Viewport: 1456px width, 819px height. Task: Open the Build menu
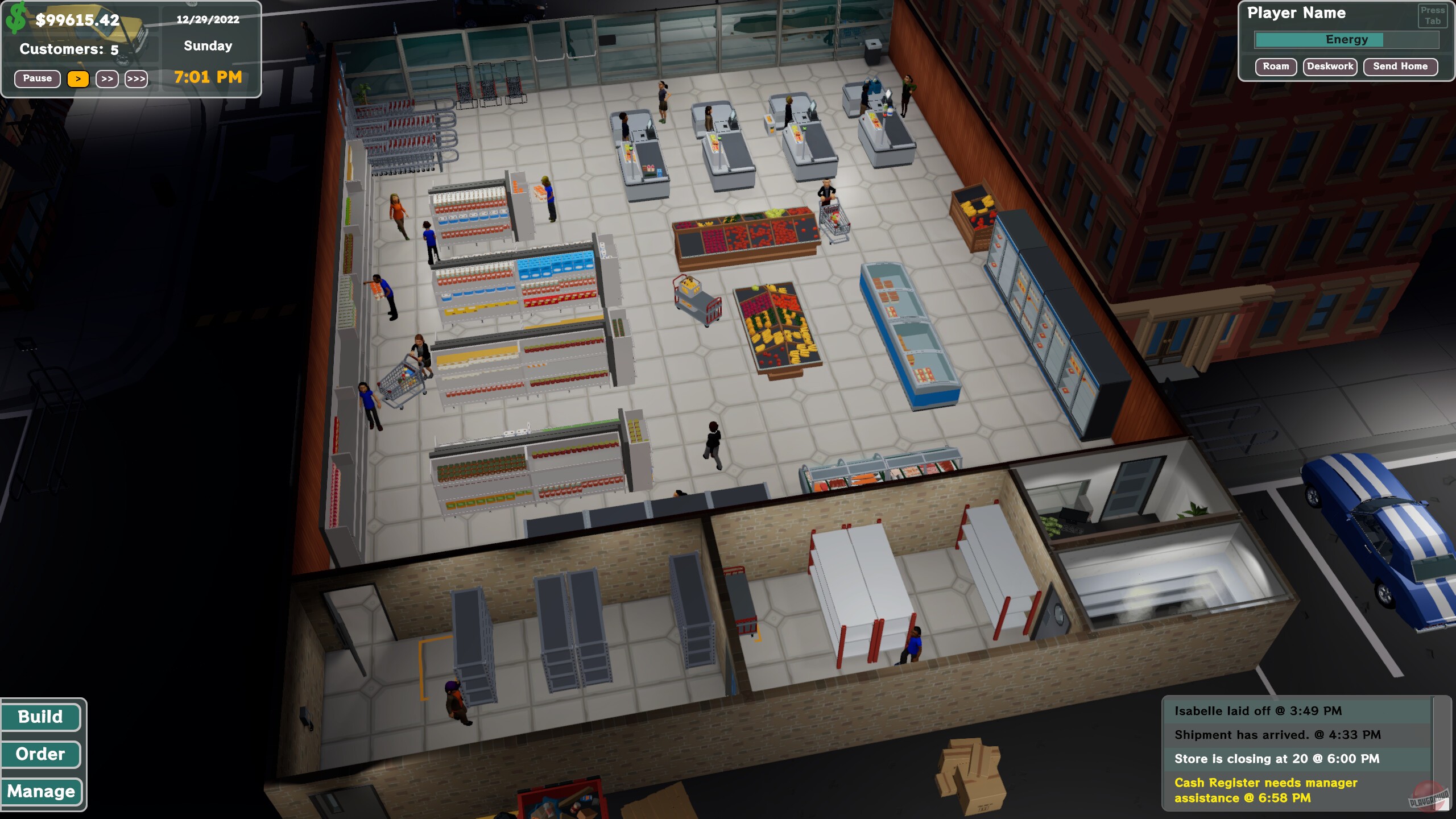[40, 717]
